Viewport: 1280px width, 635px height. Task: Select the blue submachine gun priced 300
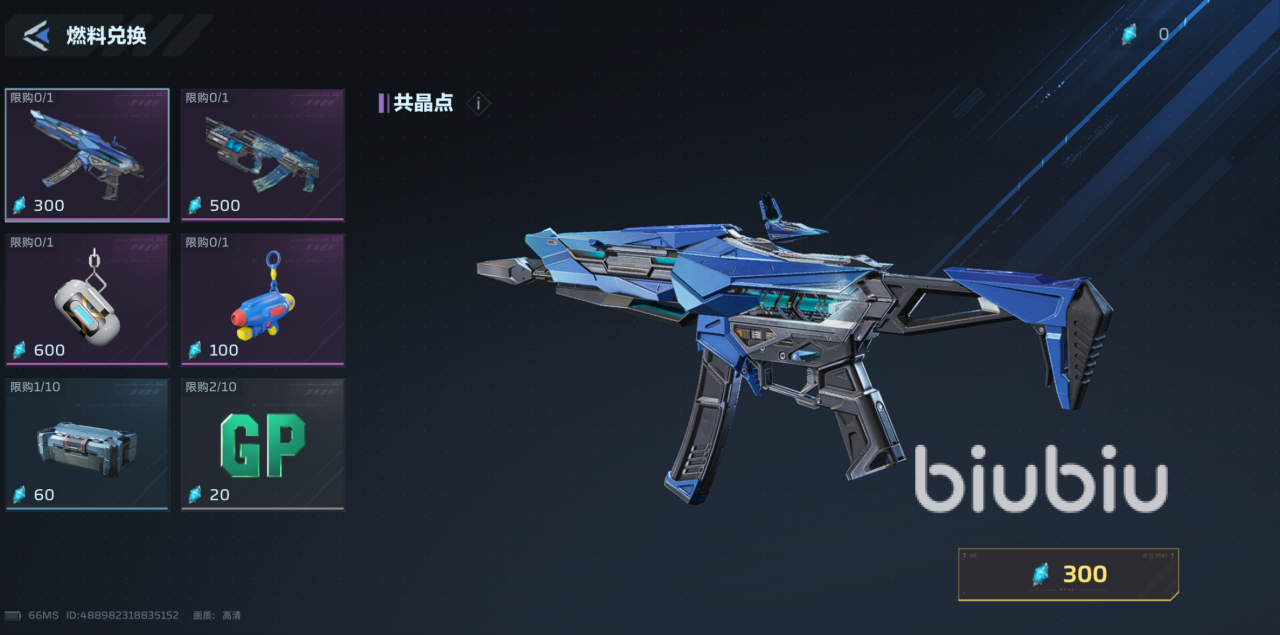click(x=87, y=154)
